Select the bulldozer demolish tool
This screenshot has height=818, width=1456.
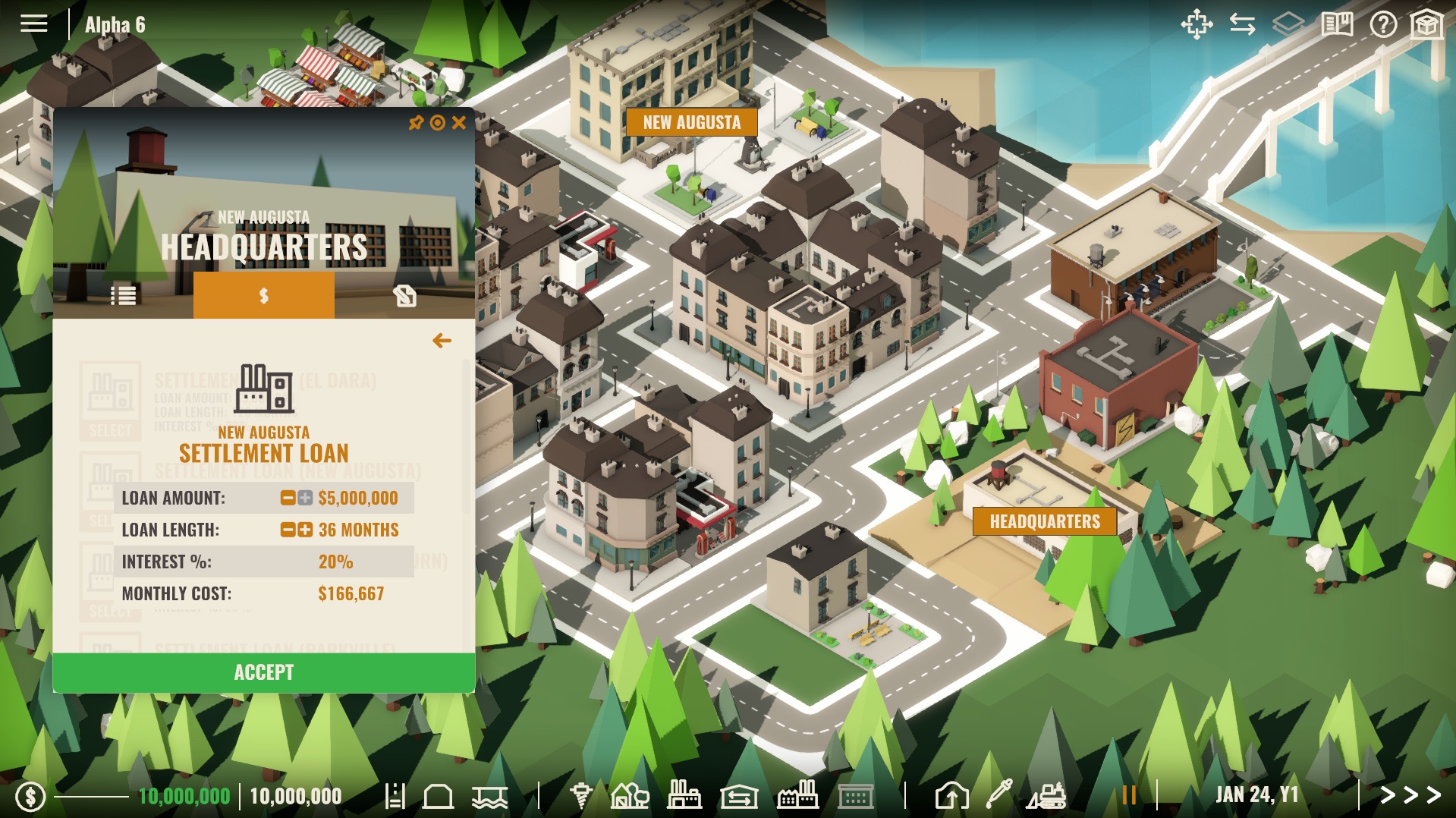pos(1047,795)
